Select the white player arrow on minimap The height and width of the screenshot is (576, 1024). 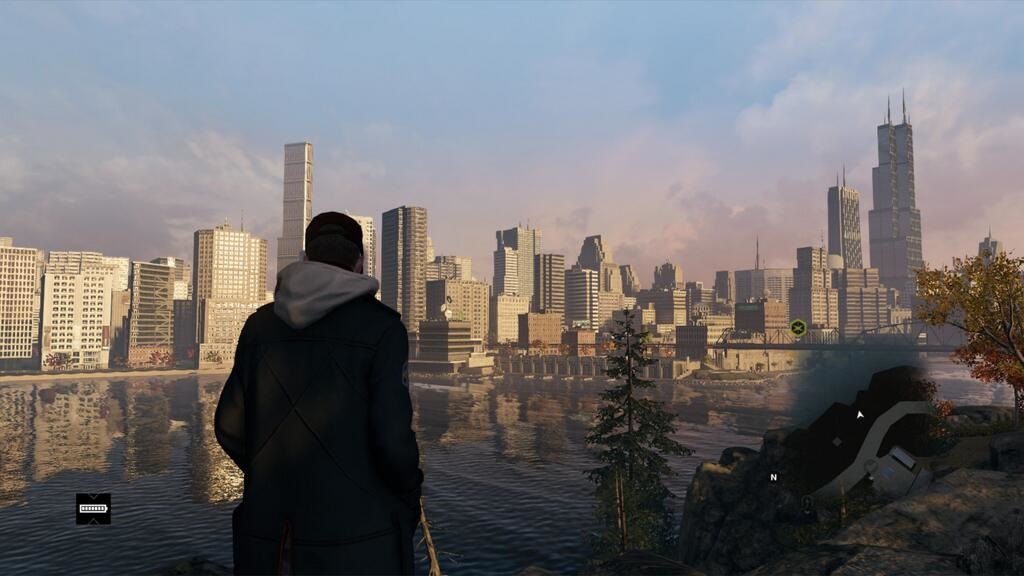coord(859,413)
